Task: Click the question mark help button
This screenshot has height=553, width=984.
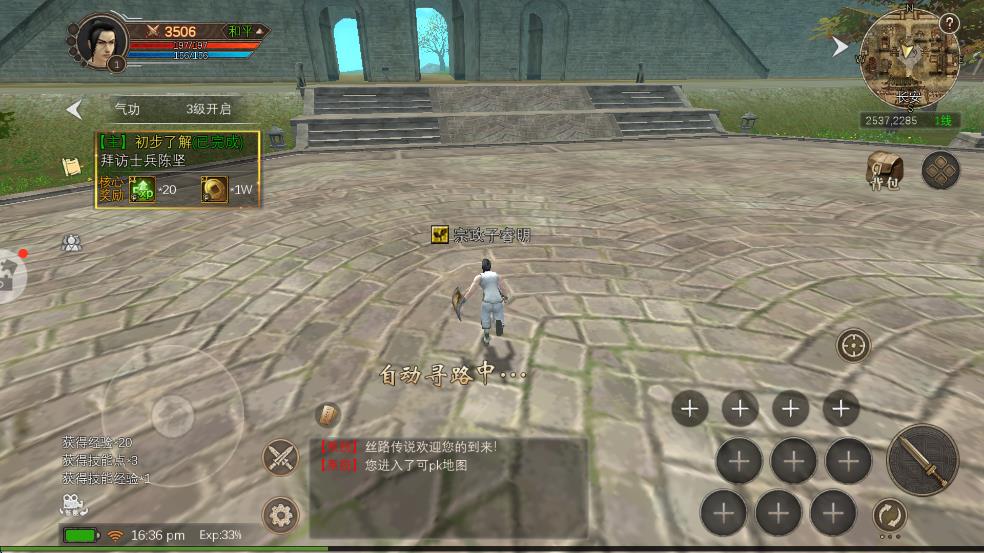Action: coord(949,24)
